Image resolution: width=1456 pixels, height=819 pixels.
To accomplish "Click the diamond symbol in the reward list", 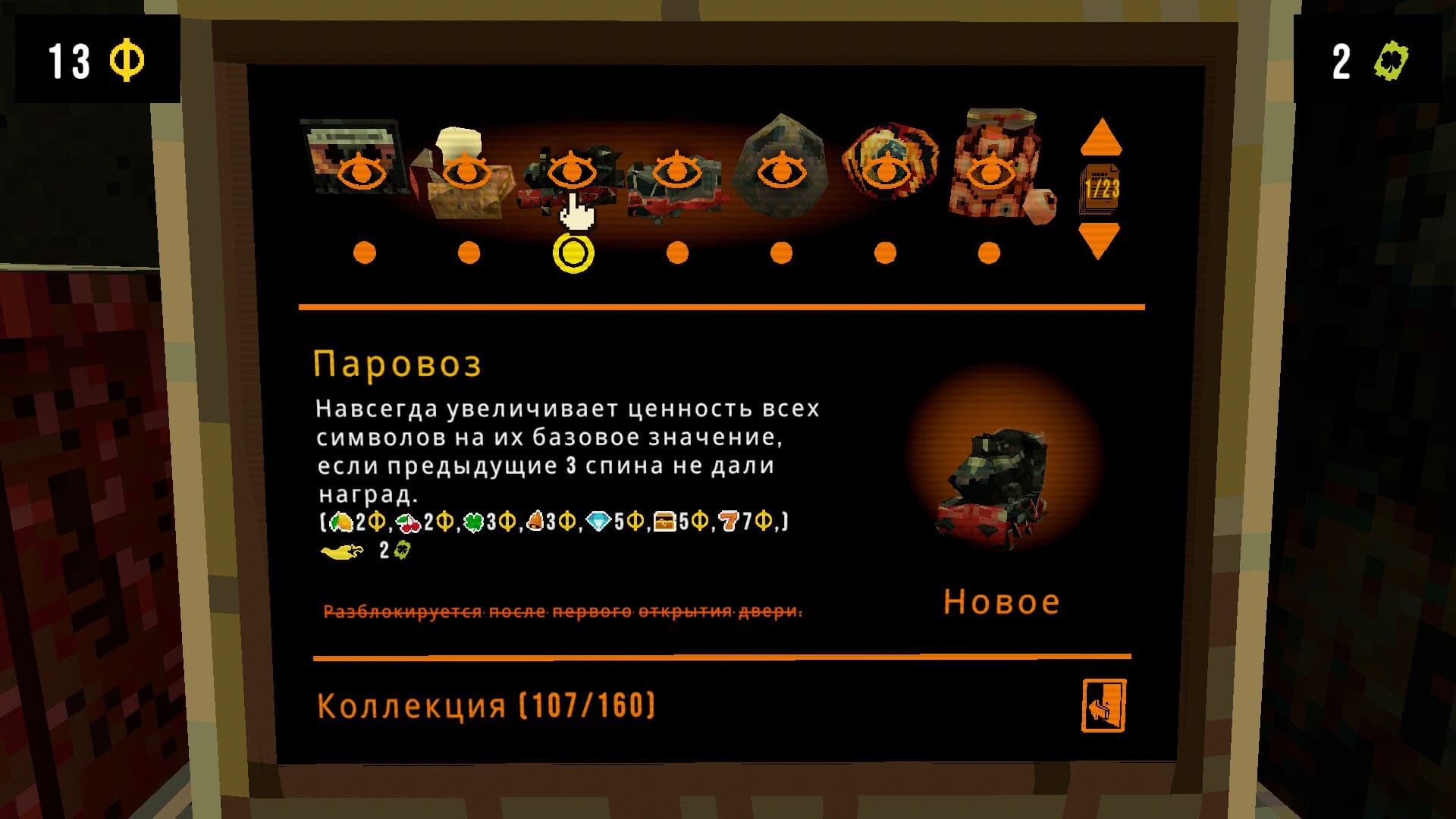I will pyautogui.click(x=599, y=522).
